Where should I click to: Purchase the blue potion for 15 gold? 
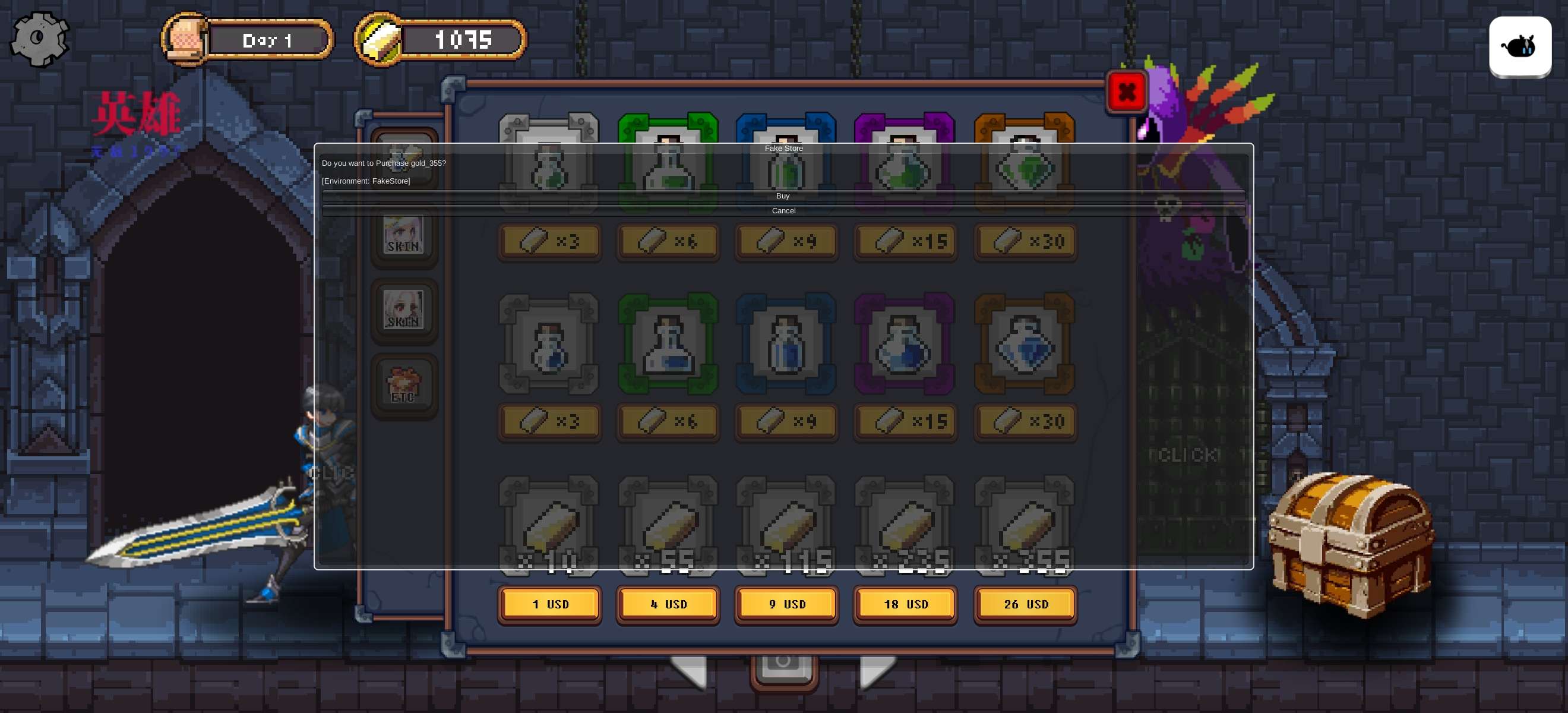pyautogui.click(x=905, y=421)
